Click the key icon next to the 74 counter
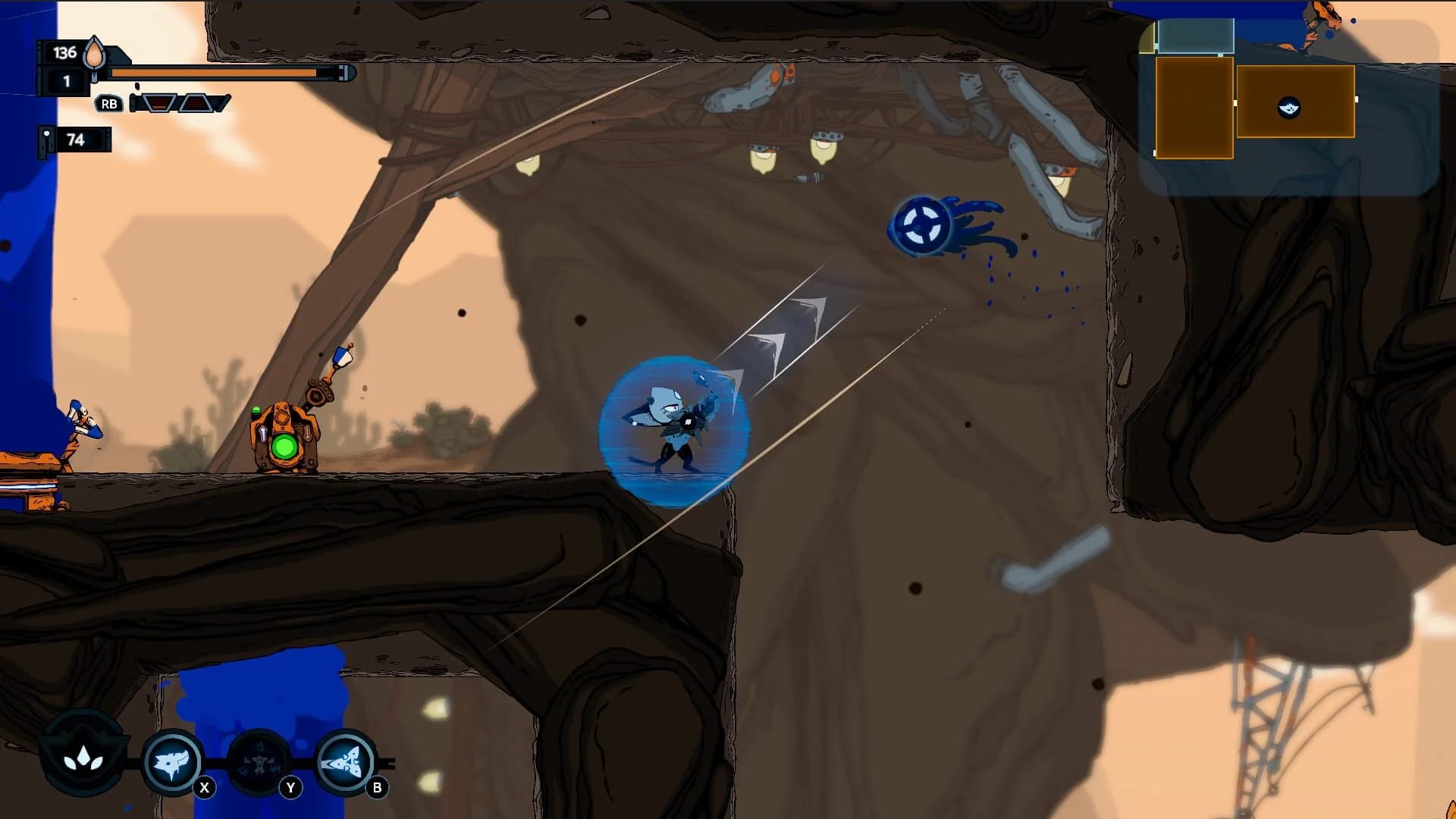1456x819 pixels. (47, 138)
